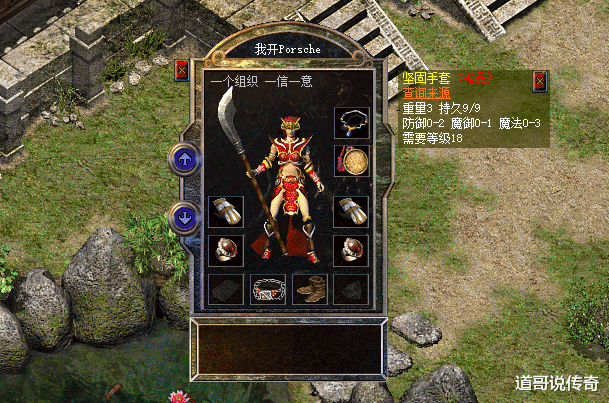Select the left-hand glove equipment slot
This screenshot has width=609, height=403.
tap(225, 212)
